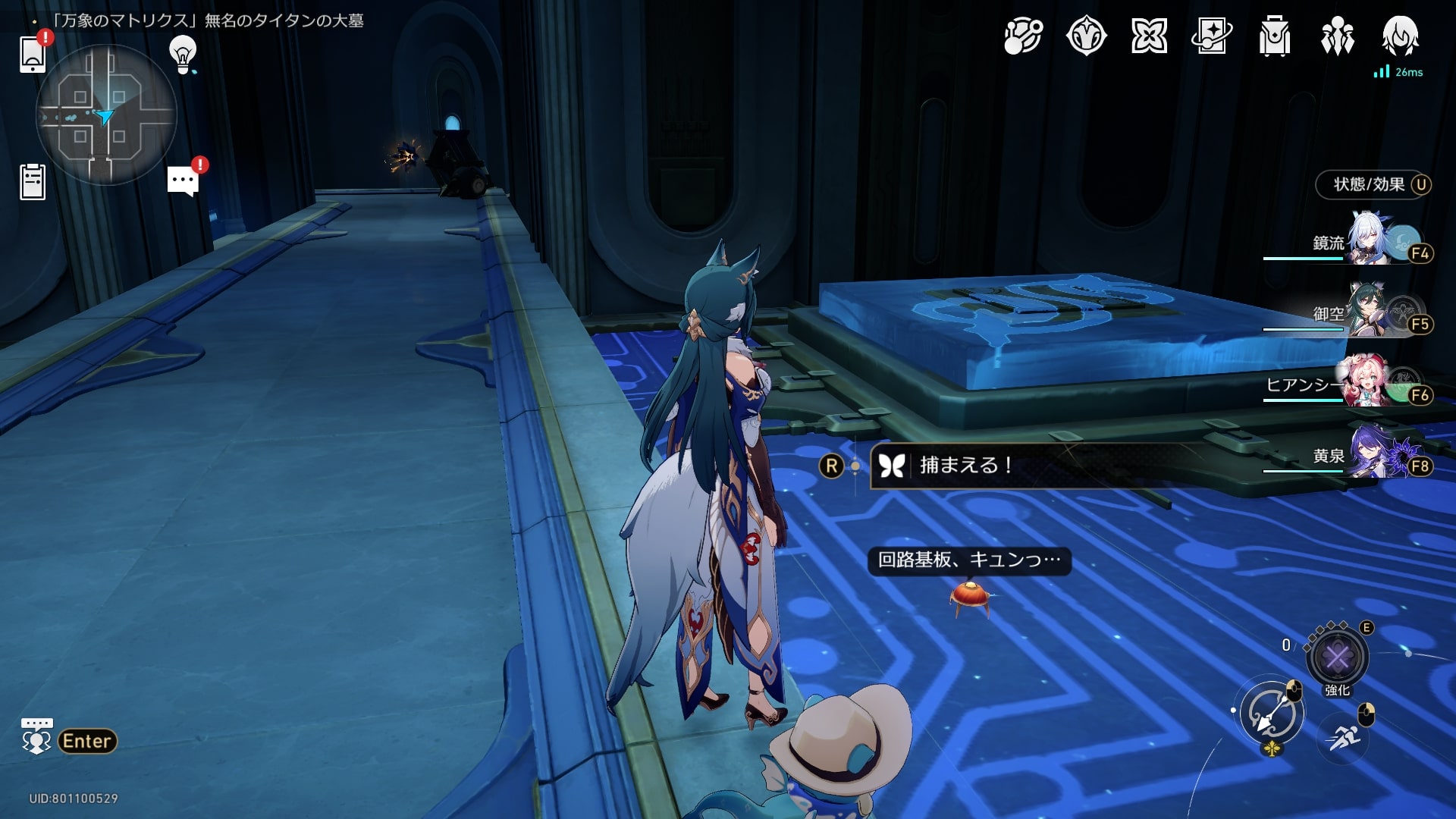Activate the 強化 technique skill
Viewport: 1456px width, 819px height.
pos(1337,657)
